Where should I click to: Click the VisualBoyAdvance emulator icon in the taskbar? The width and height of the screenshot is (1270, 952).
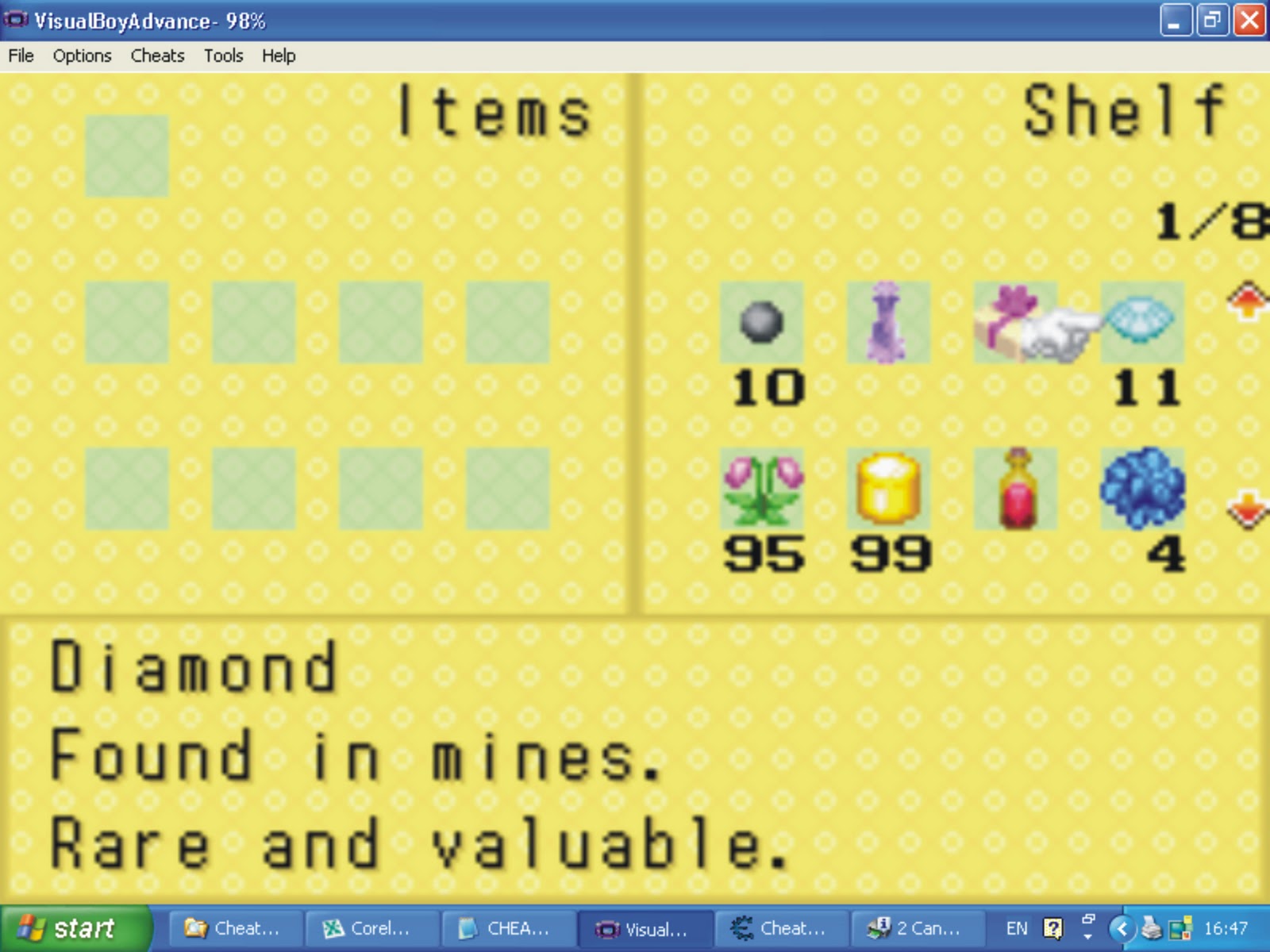(x=645, y=928)
